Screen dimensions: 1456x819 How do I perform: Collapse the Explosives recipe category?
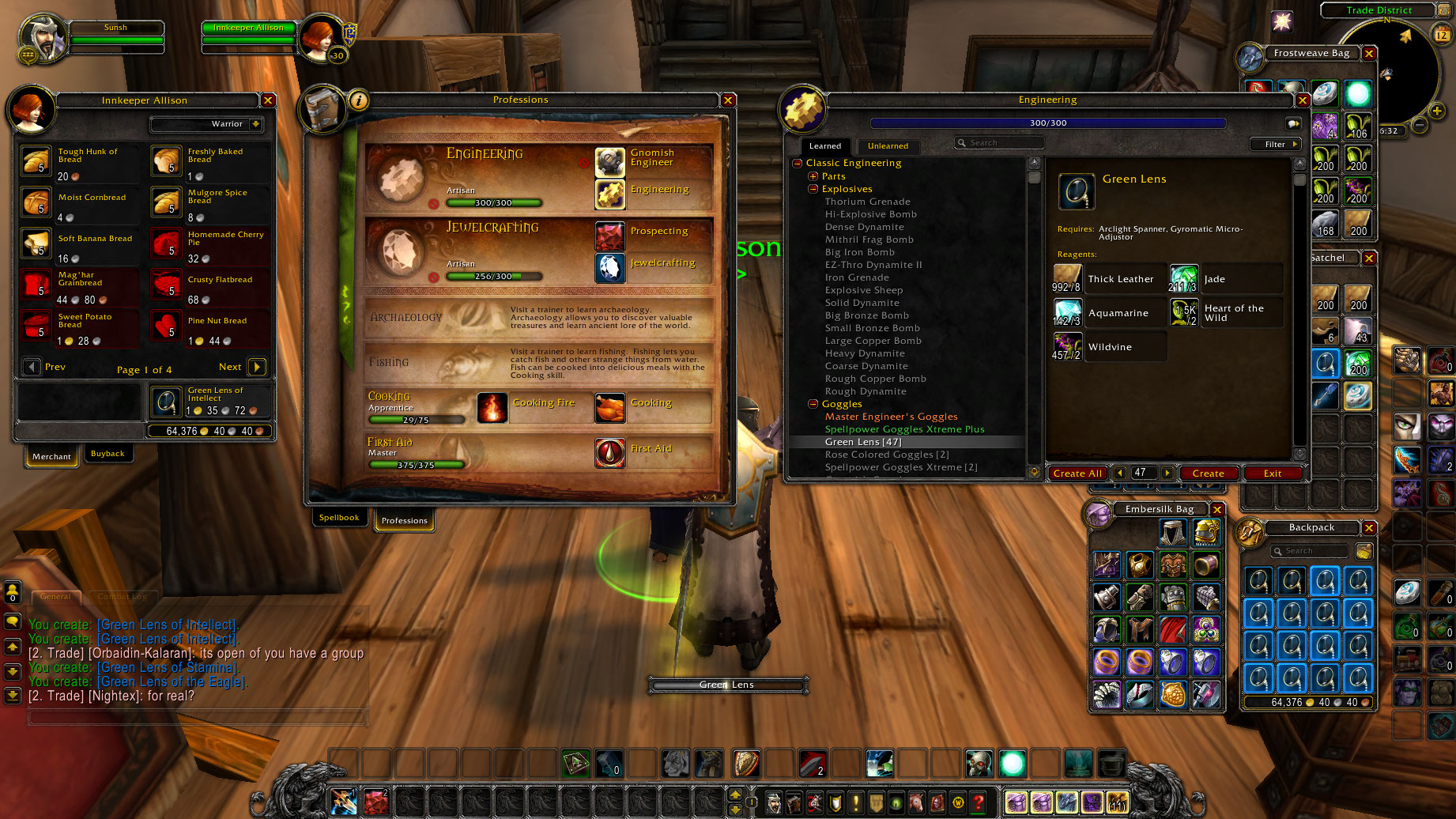[x=813, y=189]
